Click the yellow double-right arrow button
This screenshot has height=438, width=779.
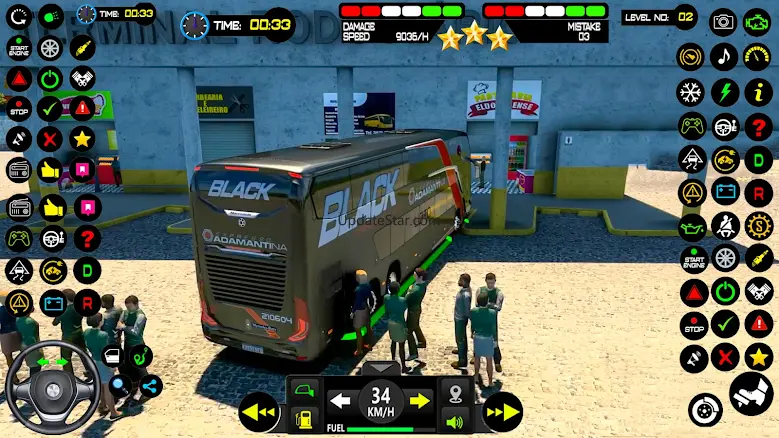tap(501, 411)
